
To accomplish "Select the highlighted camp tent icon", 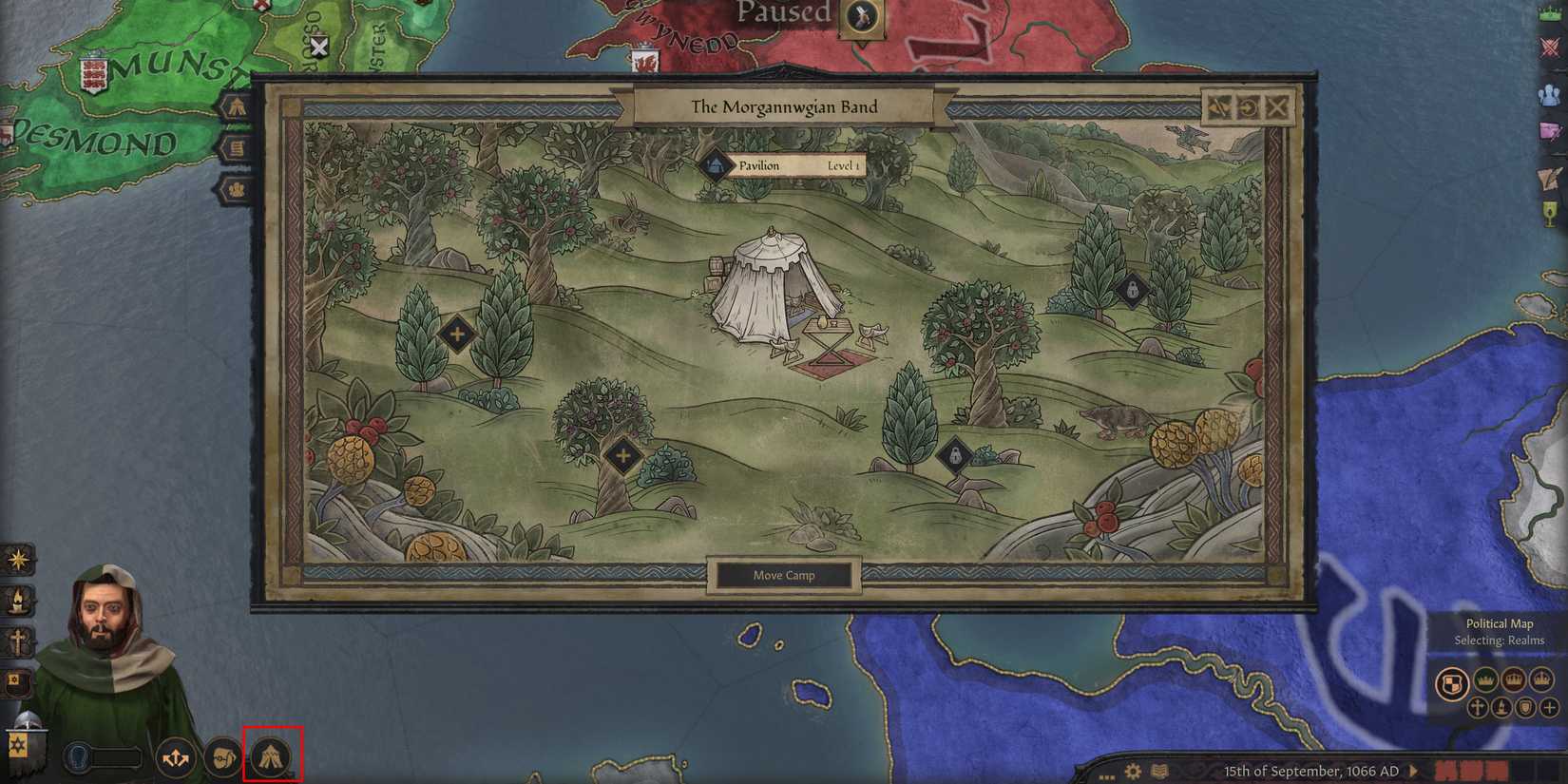I will (x=274, y=756).
